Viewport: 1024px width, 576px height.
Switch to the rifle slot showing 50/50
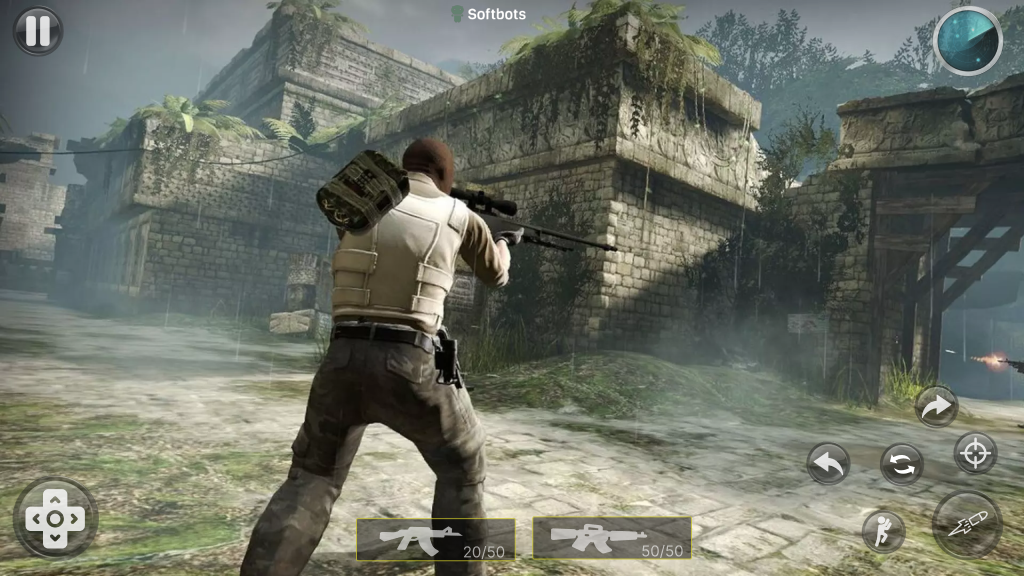tap(611, 538)
